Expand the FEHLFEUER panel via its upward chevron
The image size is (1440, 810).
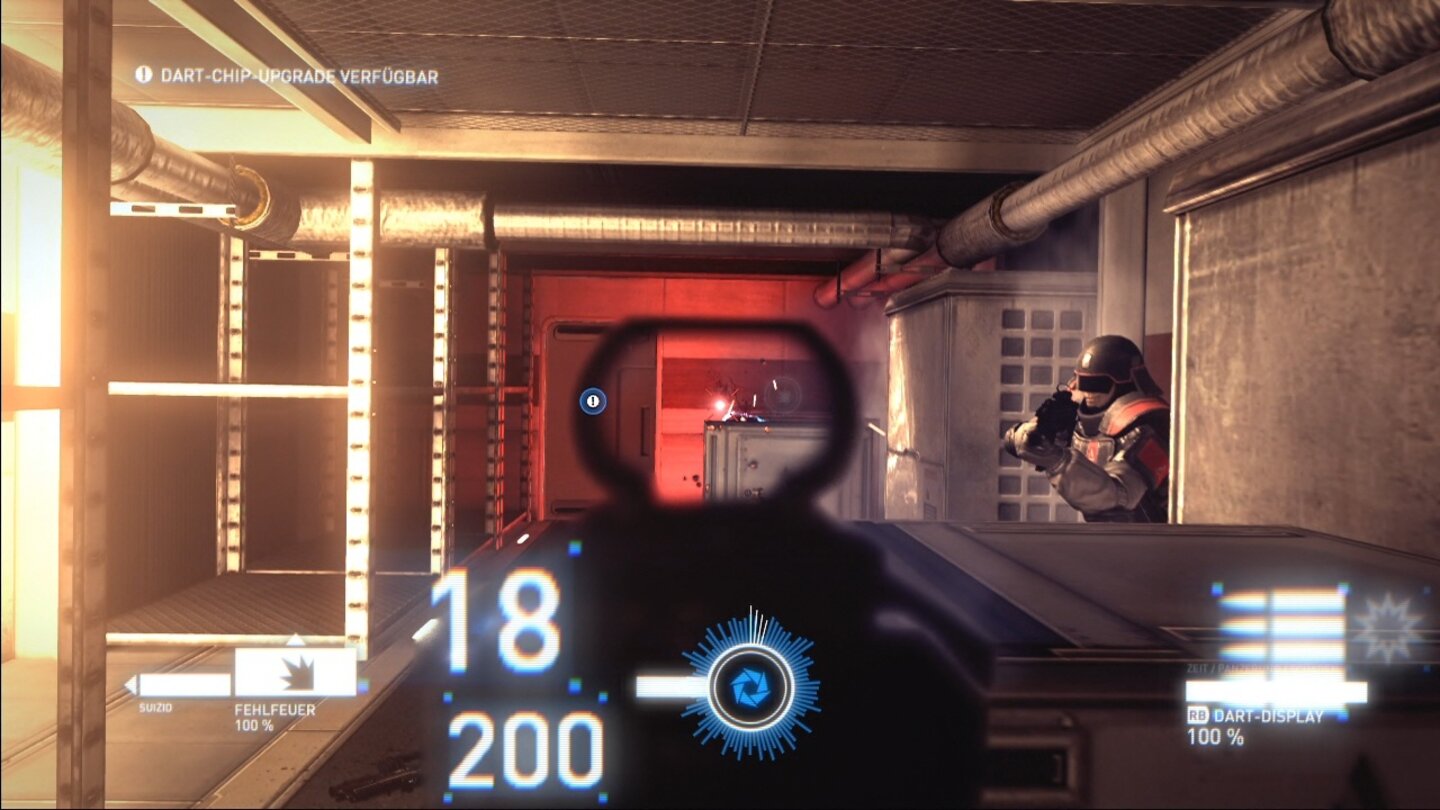tap(294, 637)
